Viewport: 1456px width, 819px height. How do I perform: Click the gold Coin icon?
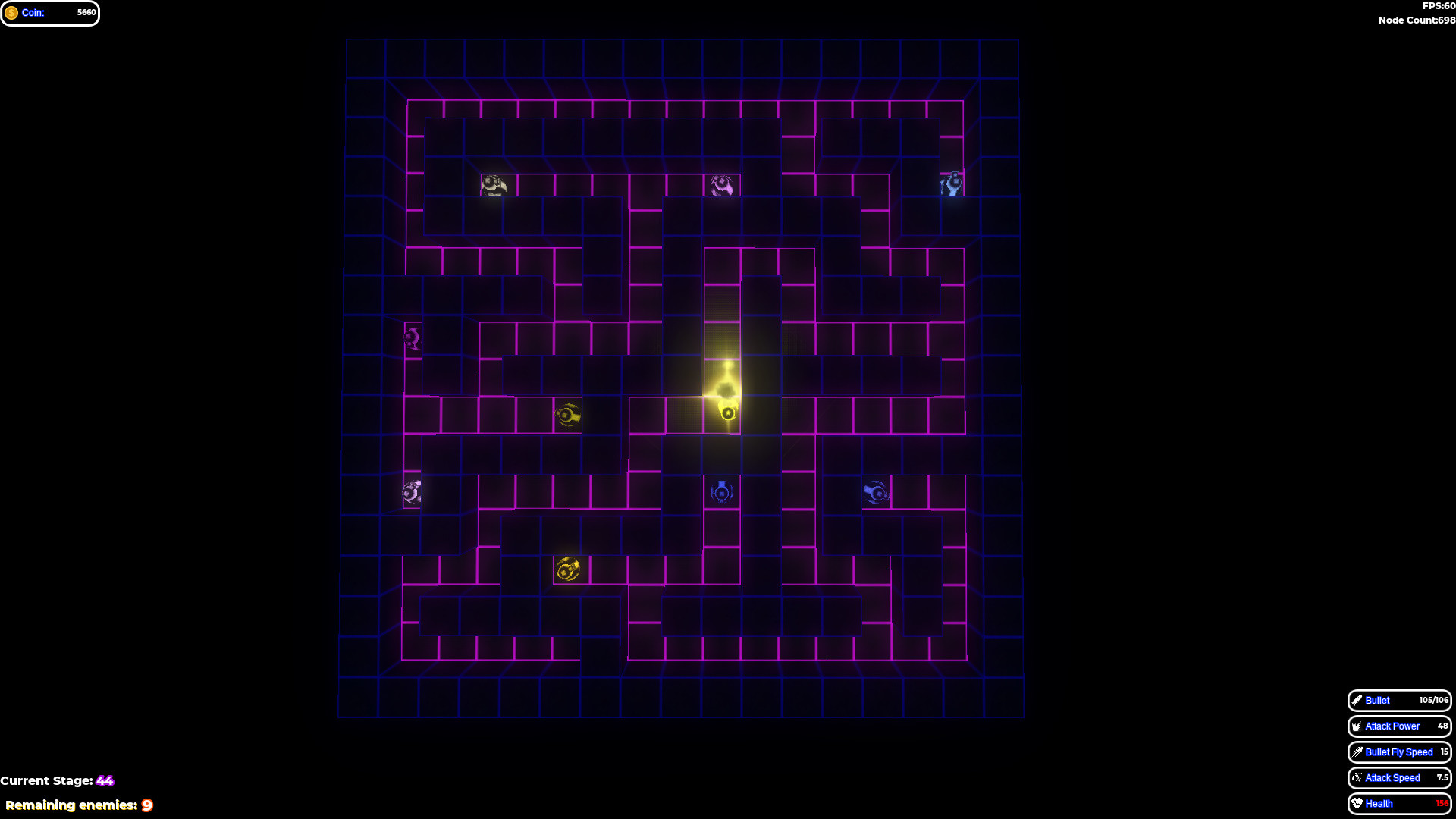click(x=13, y=12)
